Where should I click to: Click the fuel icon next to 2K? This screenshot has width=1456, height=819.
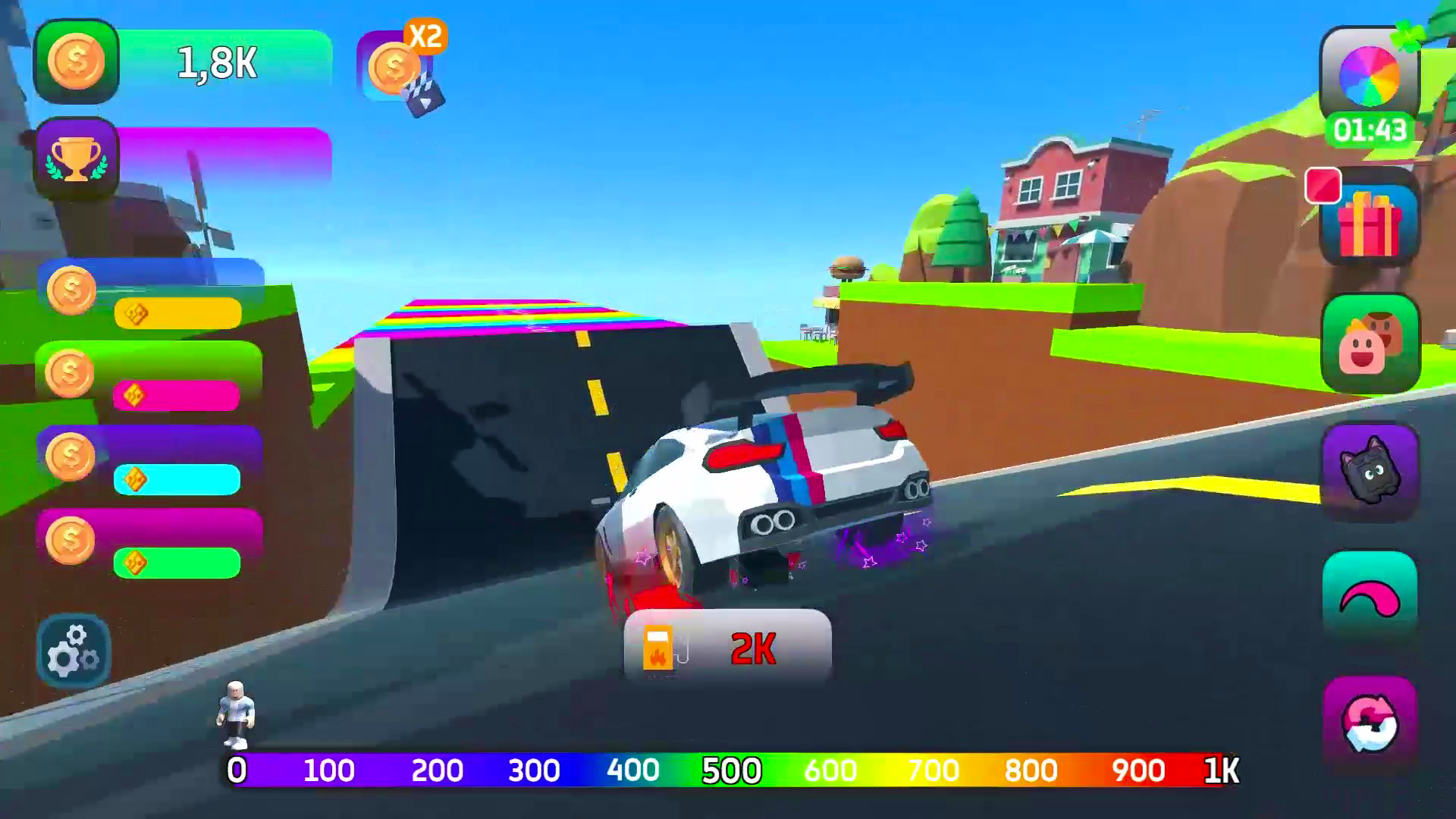pyautogui.click(x=658, y=651)
